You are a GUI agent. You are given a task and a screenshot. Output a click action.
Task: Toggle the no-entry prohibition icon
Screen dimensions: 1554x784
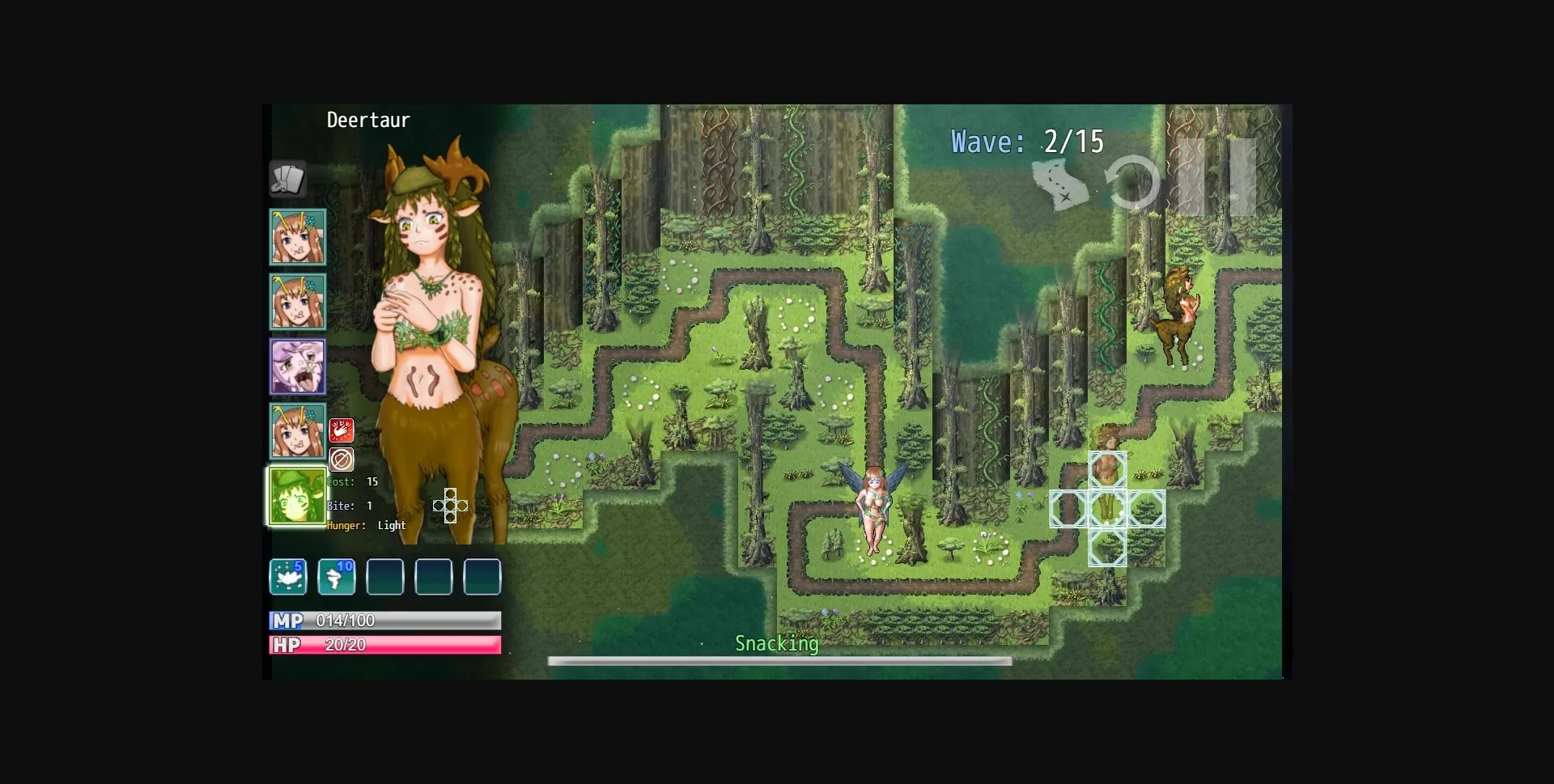343,460
